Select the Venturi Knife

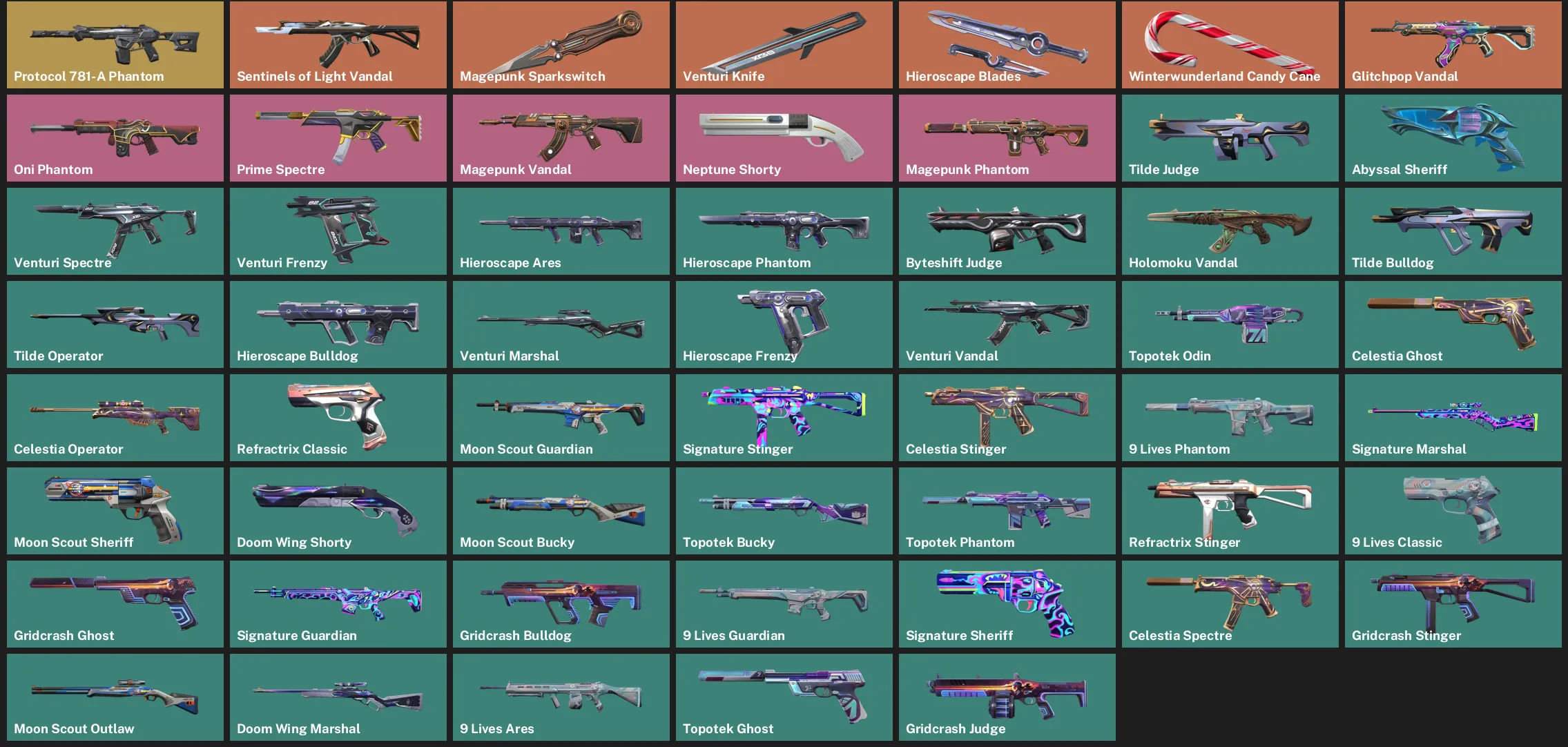[784, 44]
